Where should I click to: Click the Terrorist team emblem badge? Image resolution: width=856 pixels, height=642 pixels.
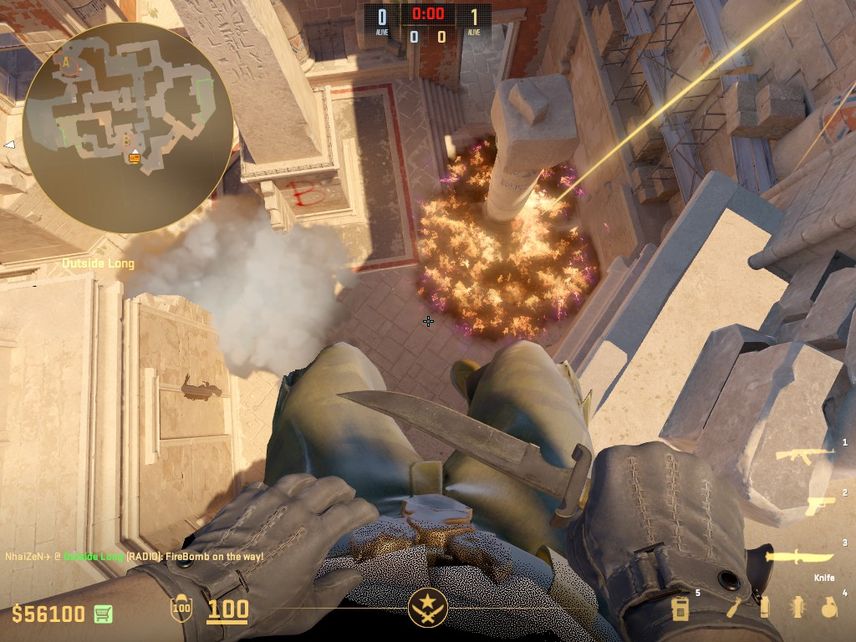pos(427,608)
